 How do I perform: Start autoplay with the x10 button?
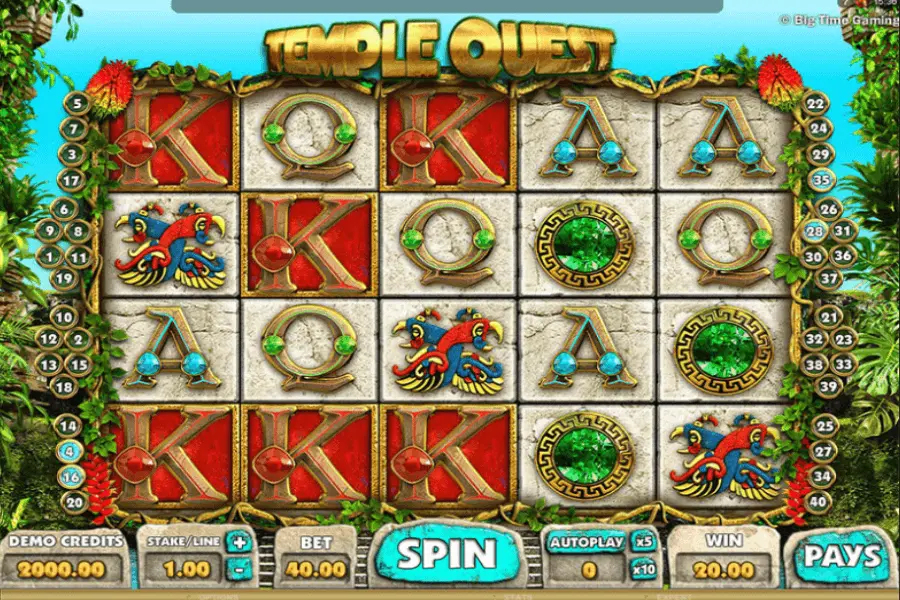pos(643,571)
